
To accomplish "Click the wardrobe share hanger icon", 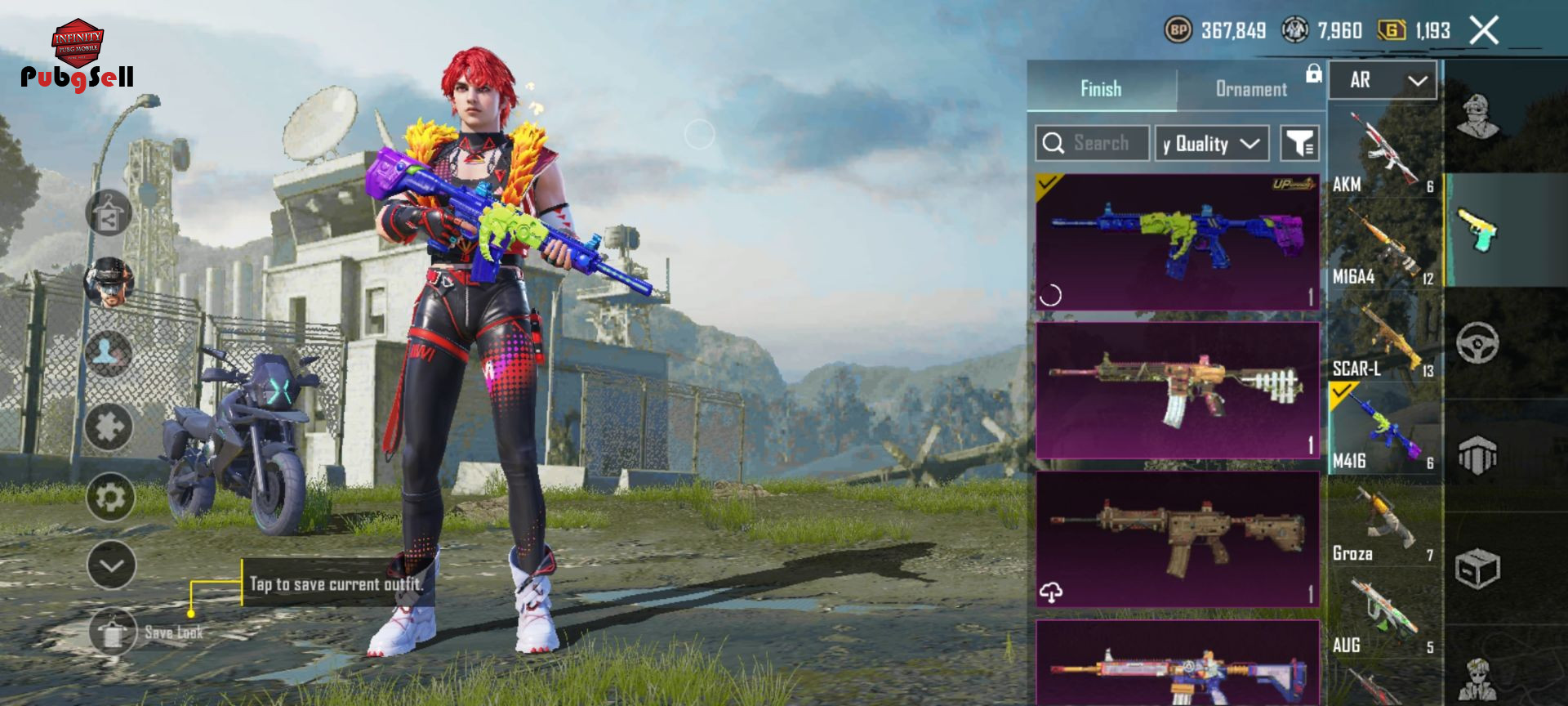I will tap(109, 214).
